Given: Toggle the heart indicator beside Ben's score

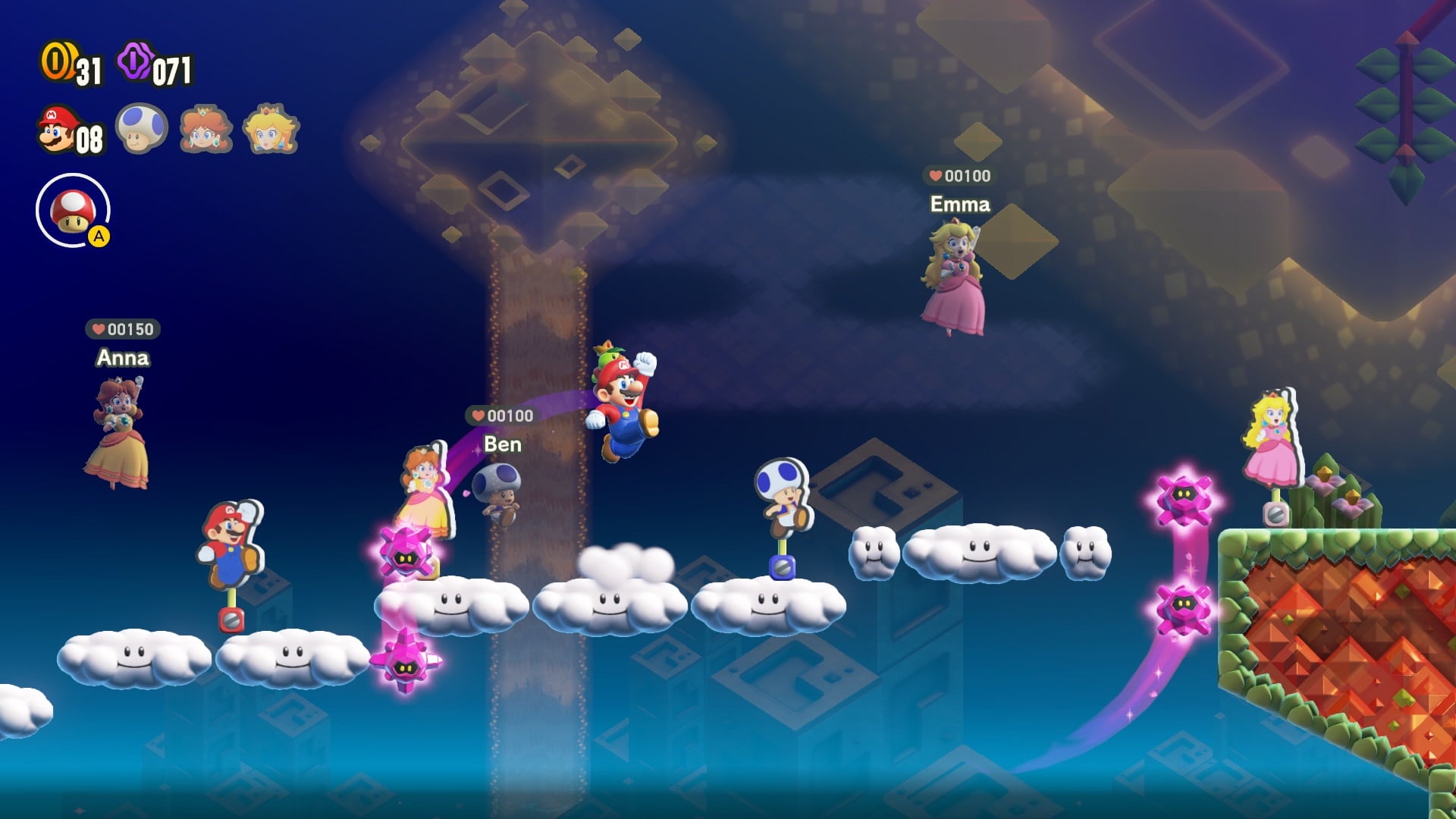Looking at the screenshot, I should (x=478, y=415).
